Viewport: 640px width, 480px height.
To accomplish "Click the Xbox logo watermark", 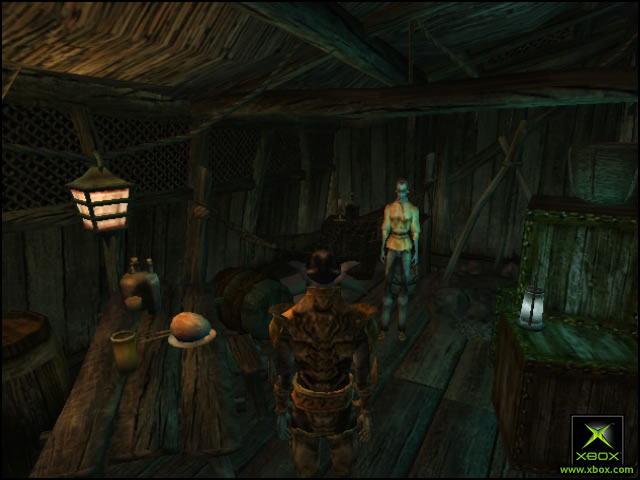I will (x=596, y=441).
